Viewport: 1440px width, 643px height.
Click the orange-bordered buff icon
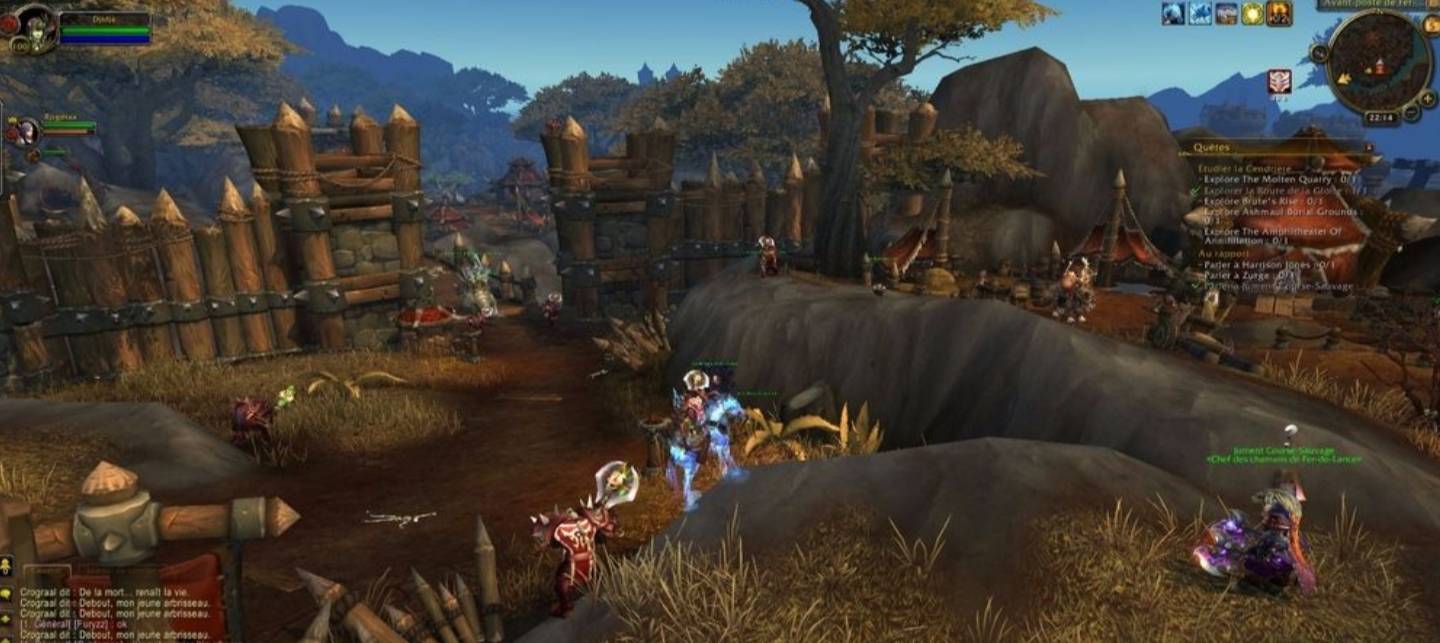pos(1279,13)
